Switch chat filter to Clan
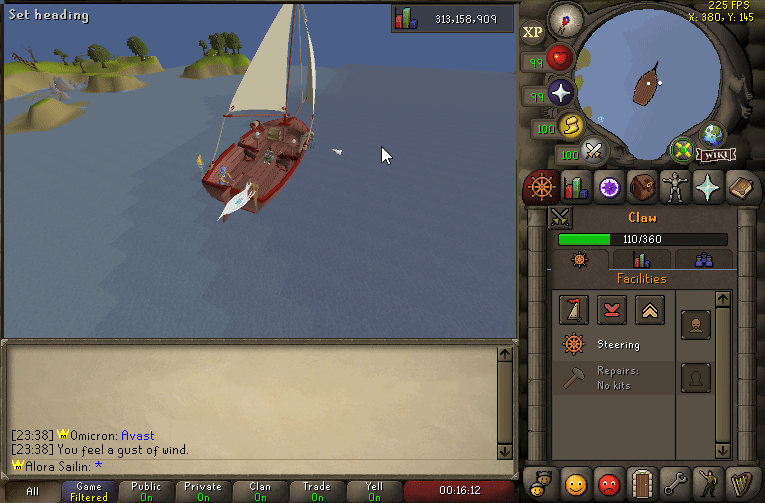765x503 pixels. point(260,491)
